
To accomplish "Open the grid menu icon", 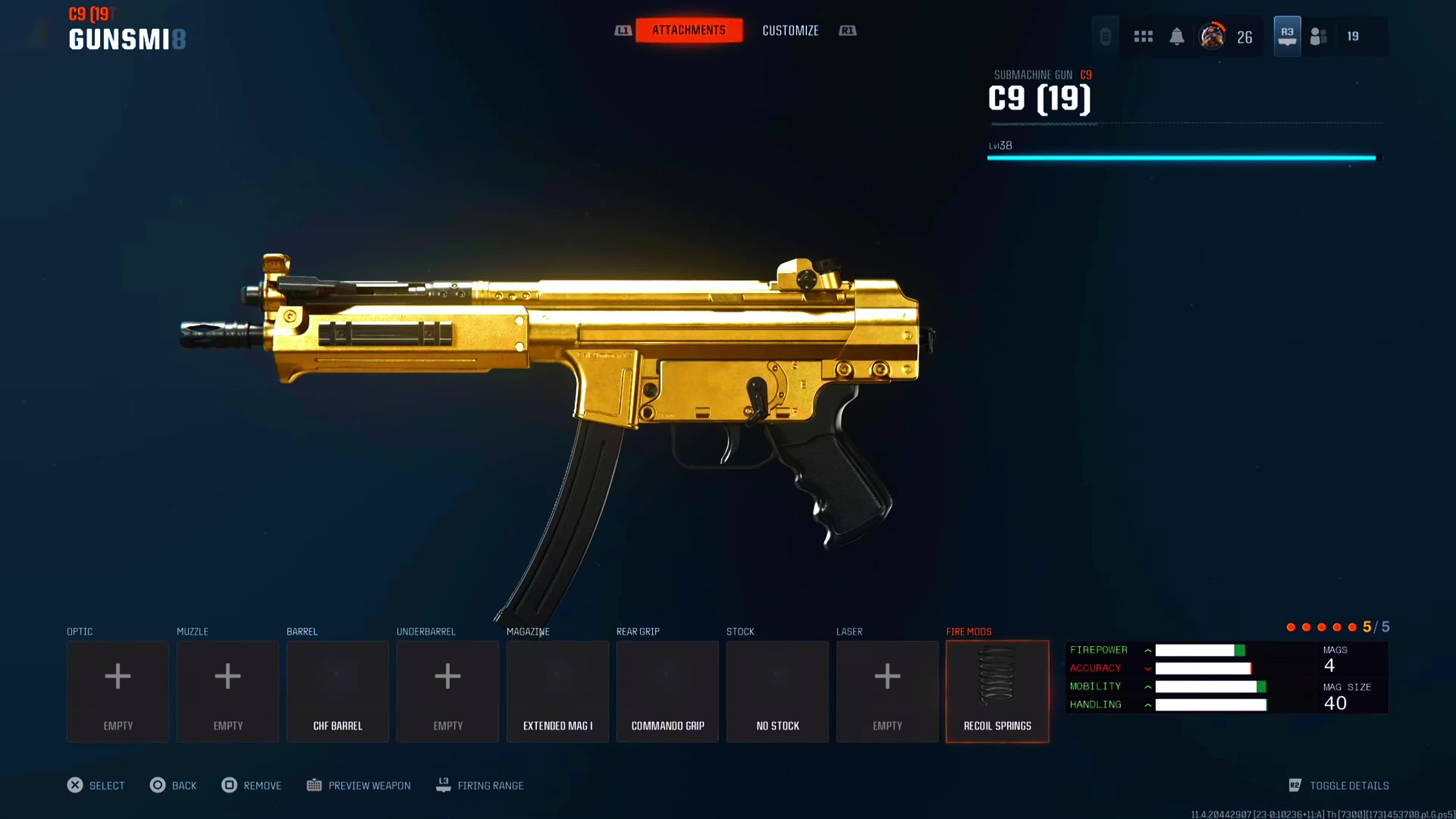I will click(x=1143, y=37).
